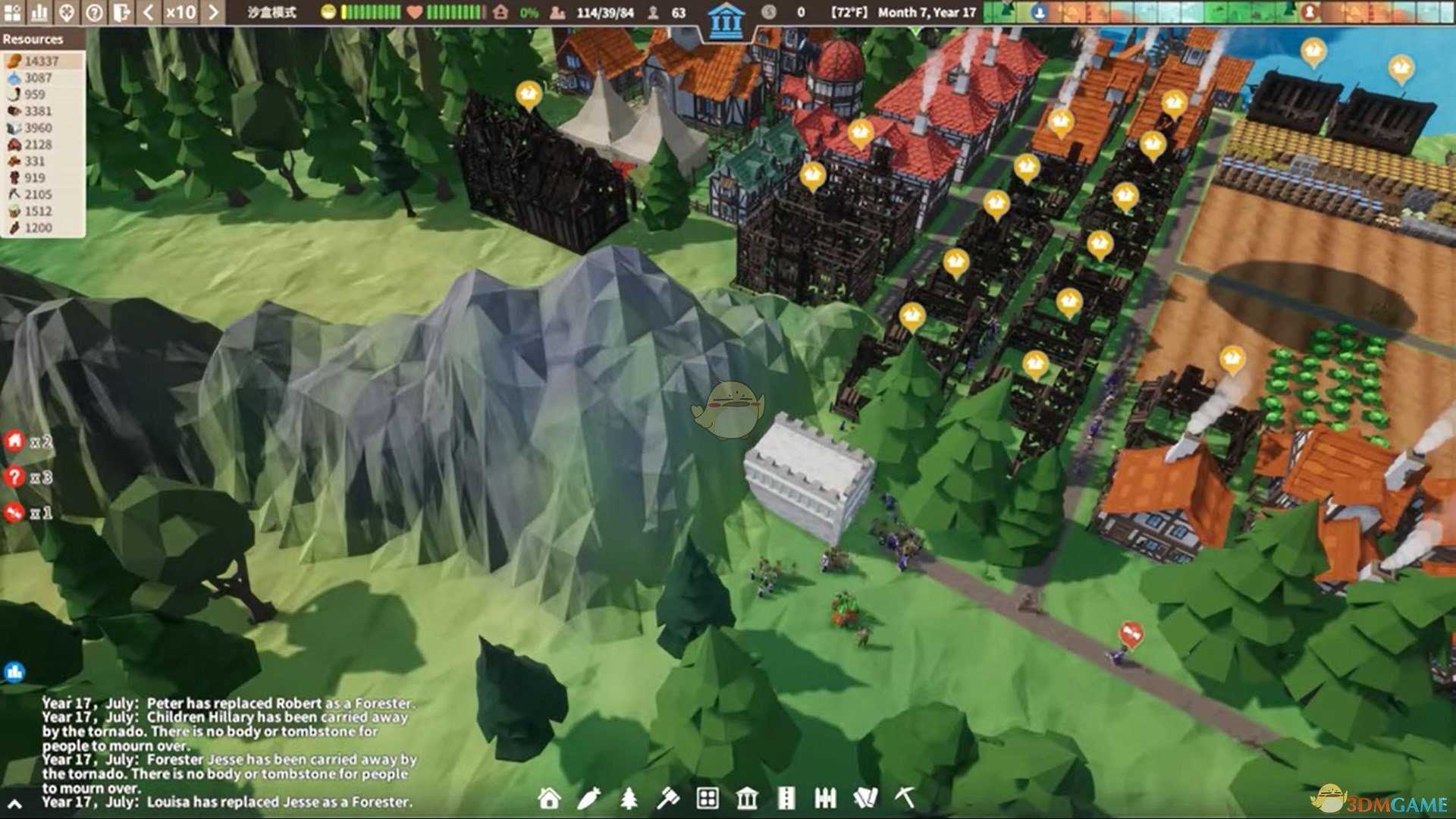Select the road building tool

click(786, 798)
